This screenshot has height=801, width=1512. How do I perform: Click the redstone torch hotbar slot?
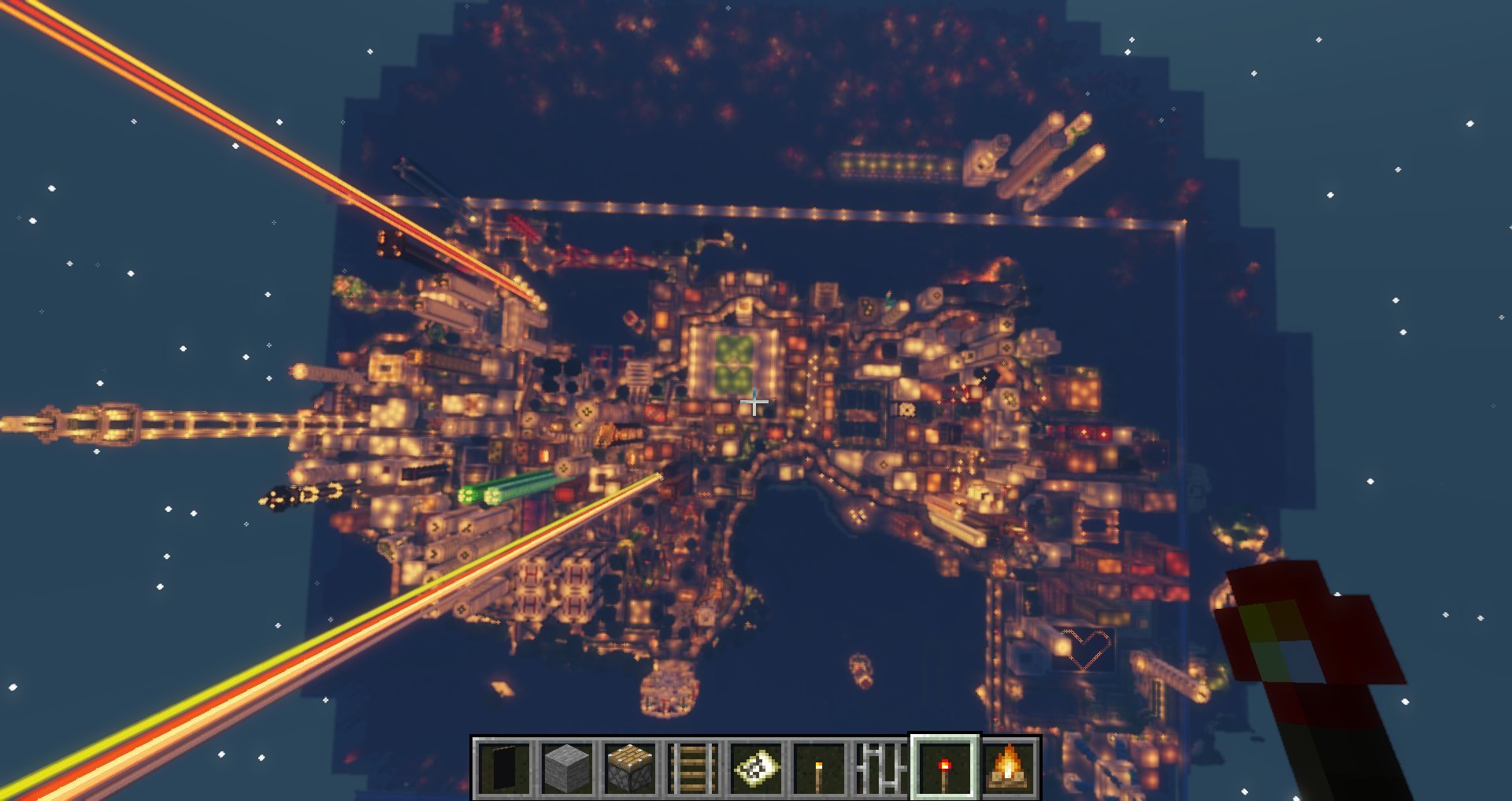945,767
